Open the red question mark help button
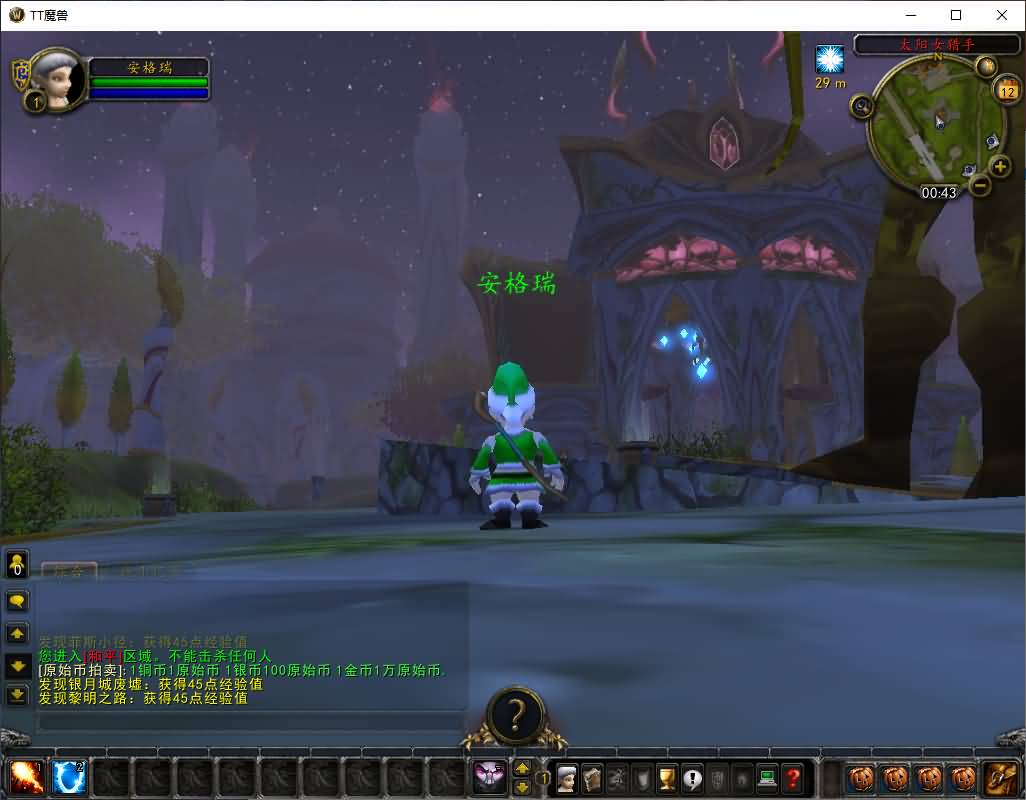 [792, 777]
